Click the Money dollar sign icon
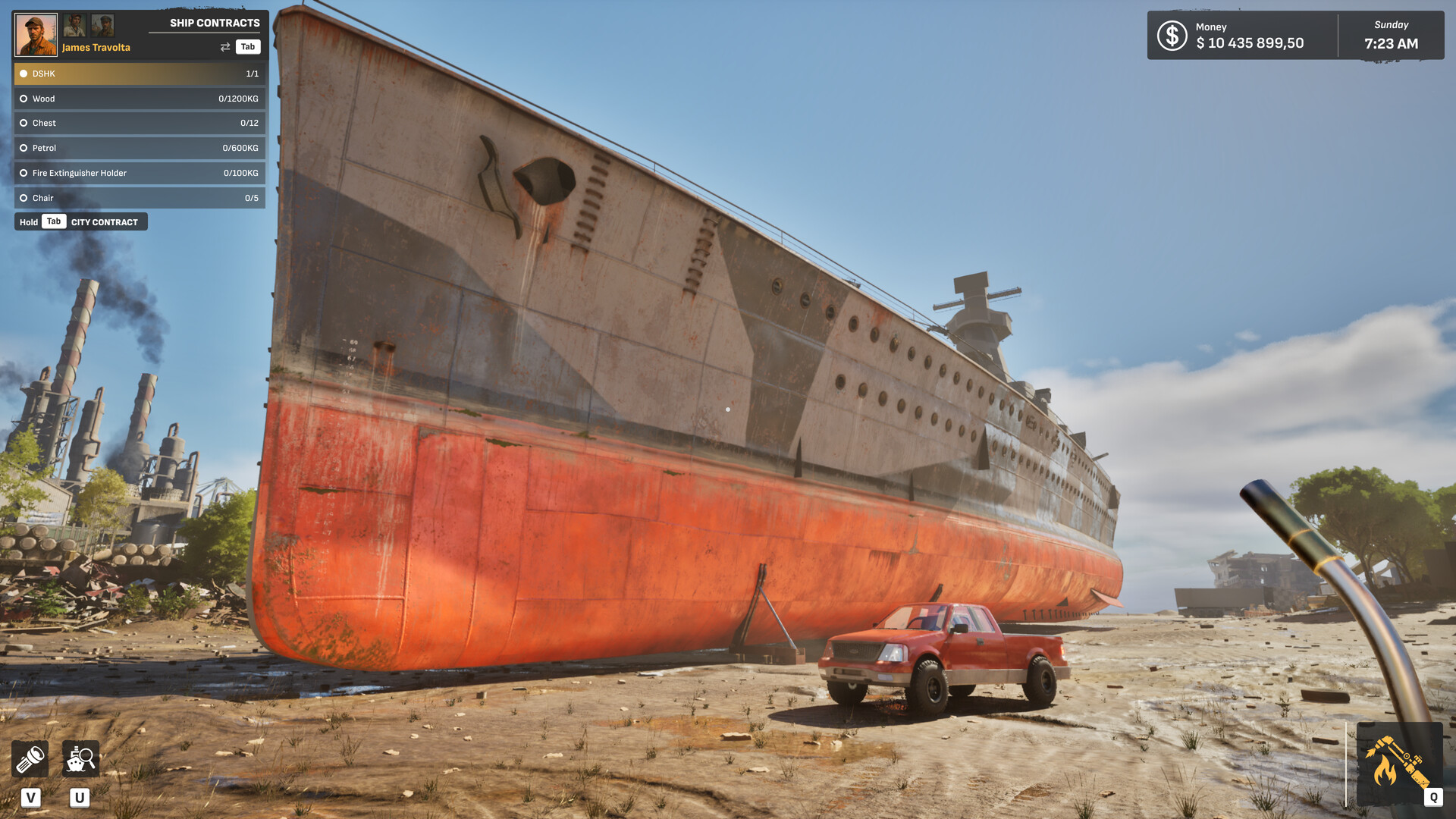 point(1172,36)
